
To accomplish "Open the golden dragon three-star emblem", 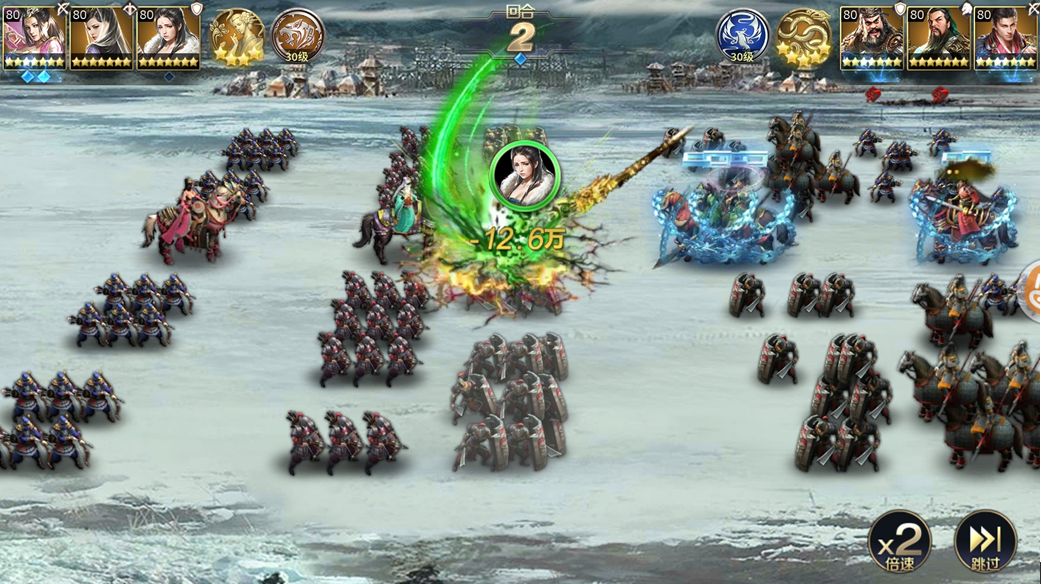I will point(804,37).
